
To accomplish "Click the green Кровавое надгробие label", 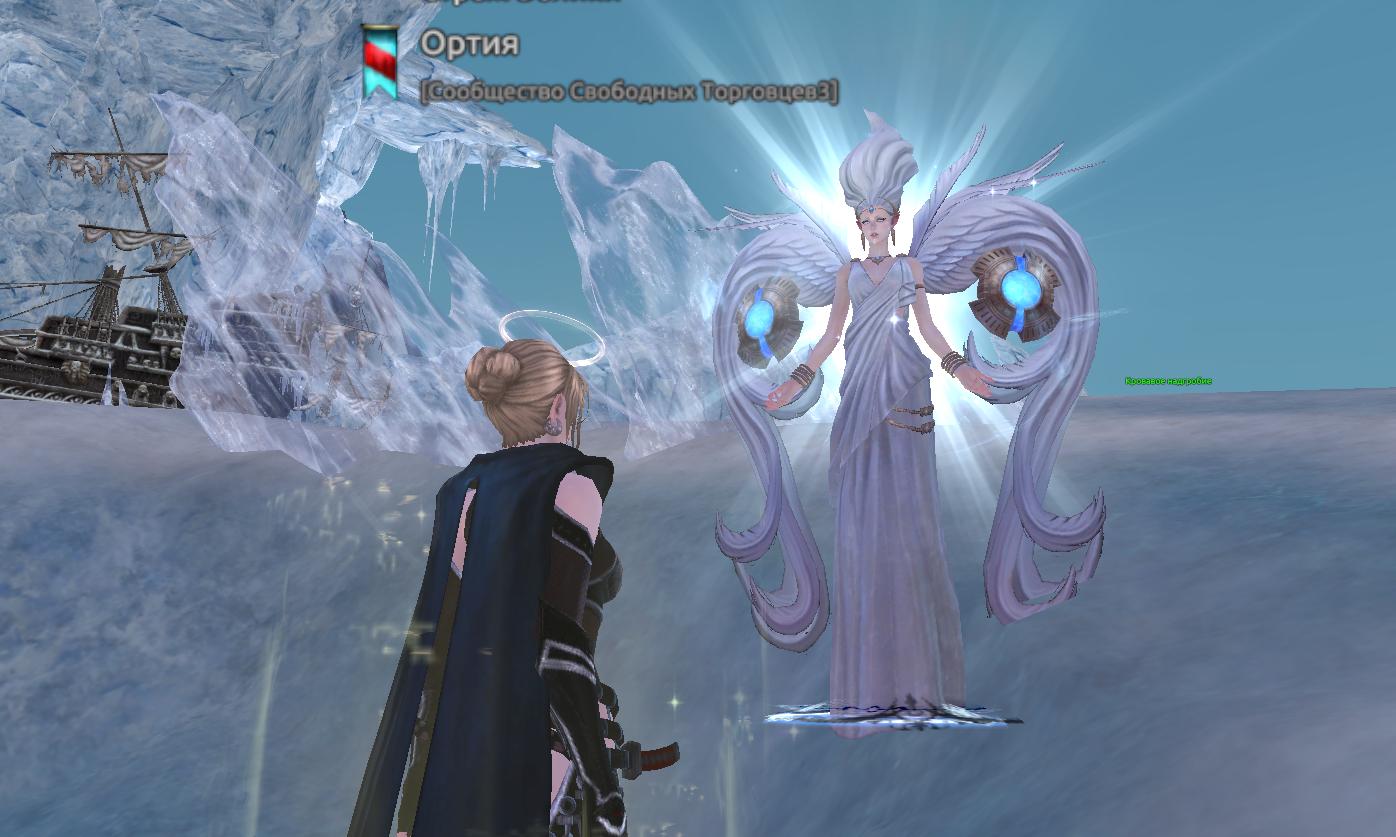I will [x=1168, y=381].
